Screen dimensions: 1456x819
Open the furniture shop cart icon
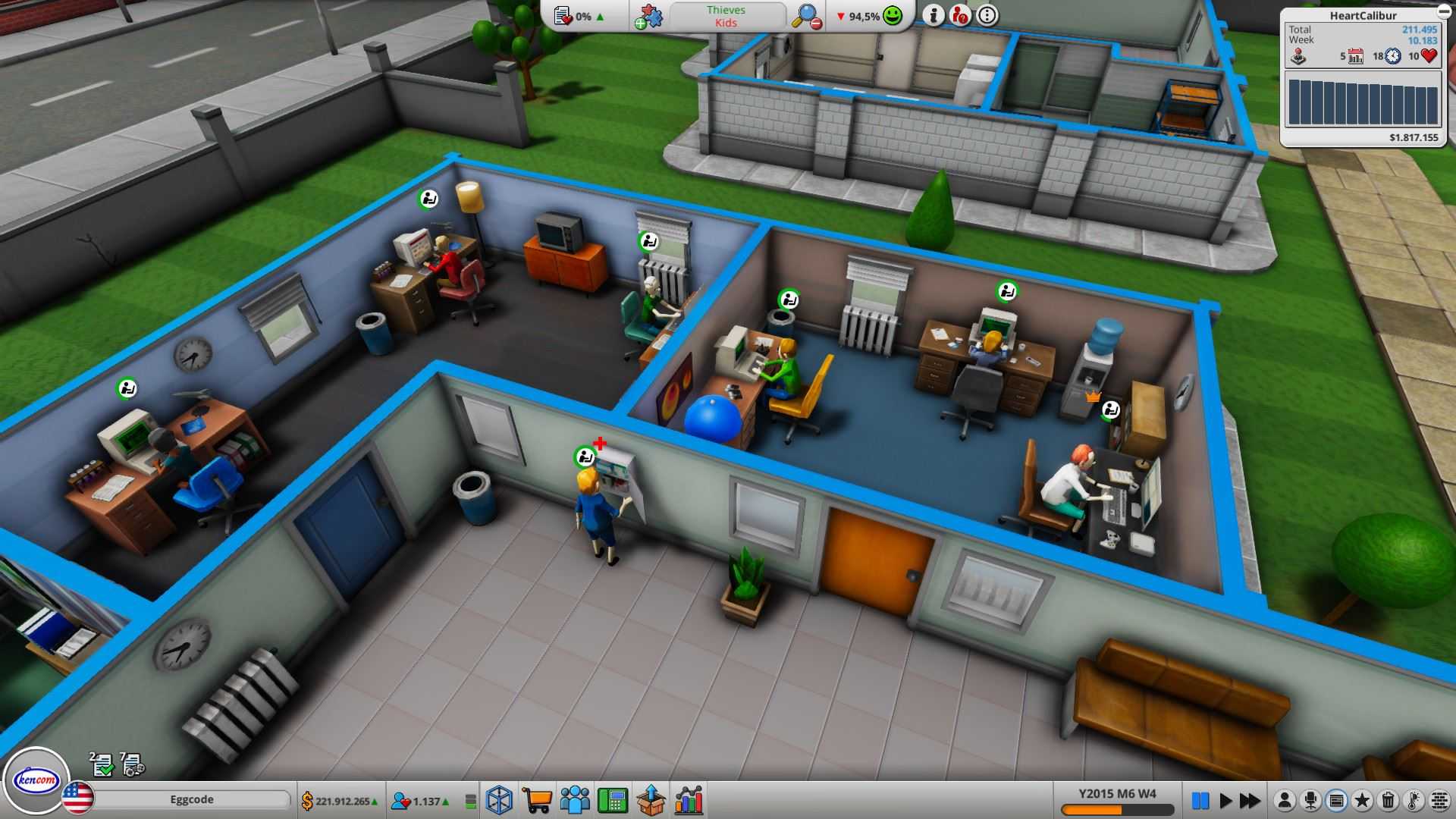pos(536,799)
